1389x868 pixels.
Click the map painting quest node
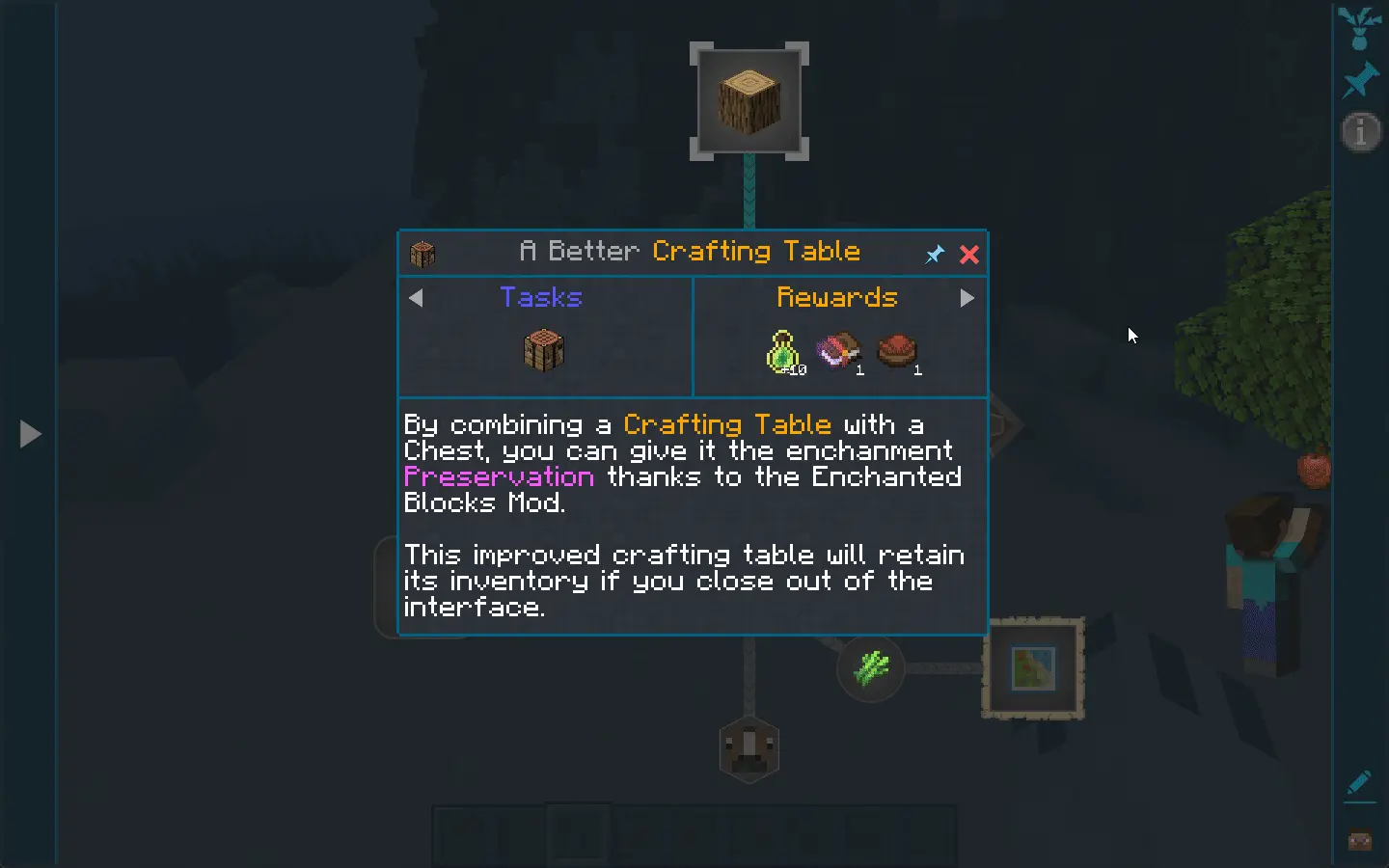tap(1033, 669)
